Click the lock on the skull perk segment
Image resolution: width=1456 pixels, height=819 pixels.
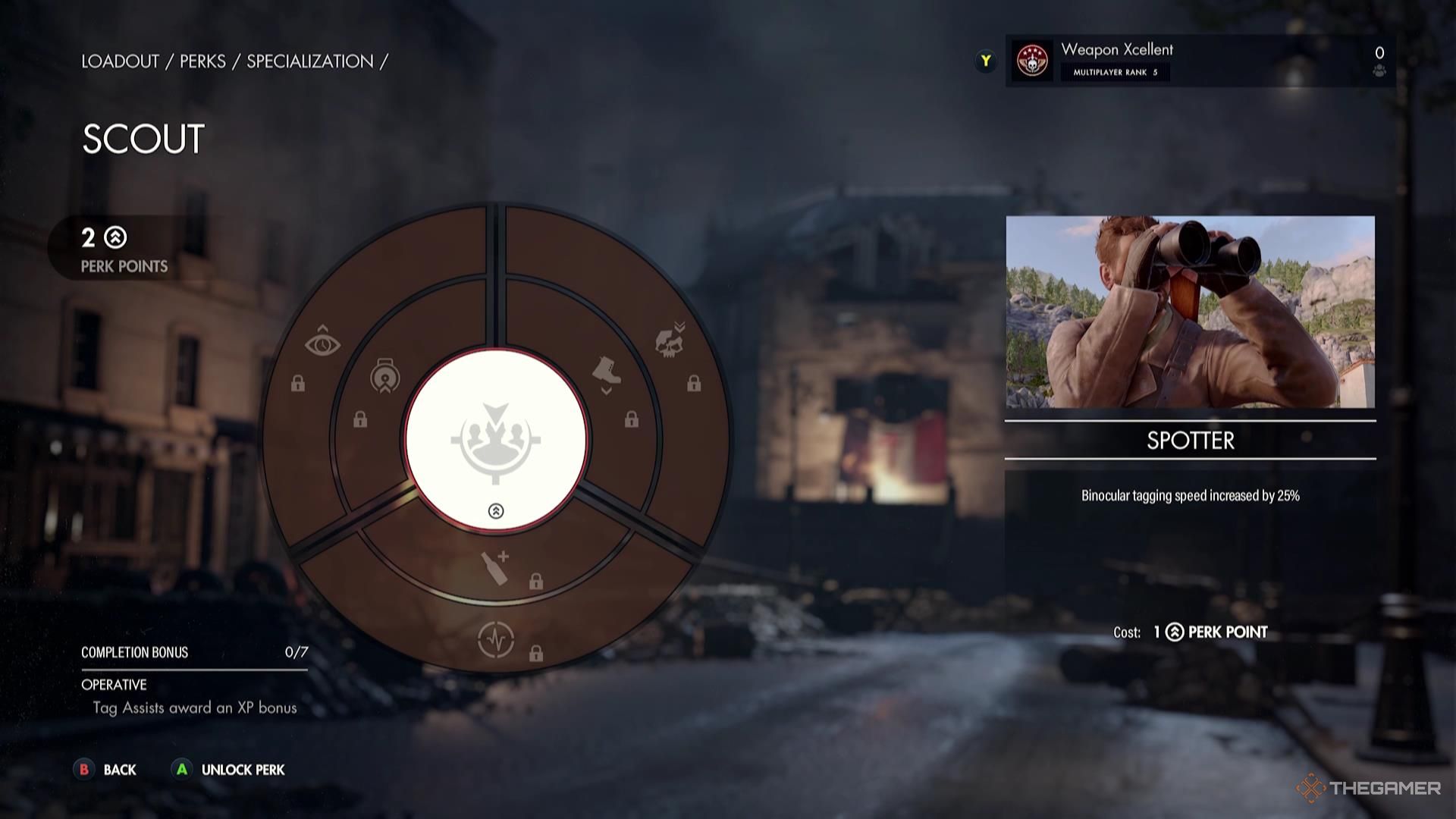coord(695,383)
